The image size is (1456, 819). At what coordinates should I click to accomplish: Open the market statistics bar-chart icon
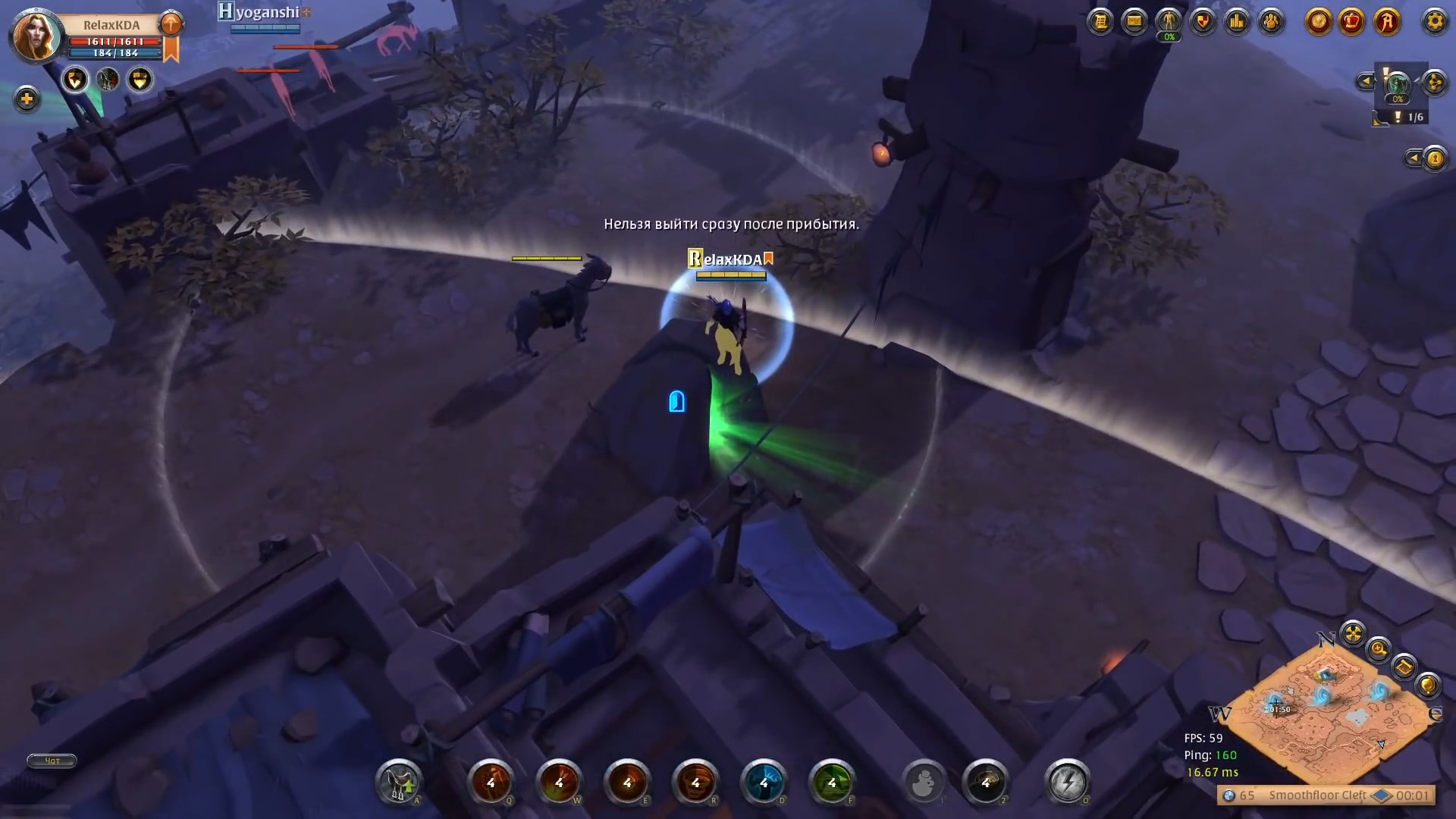tap(1237, 22)
